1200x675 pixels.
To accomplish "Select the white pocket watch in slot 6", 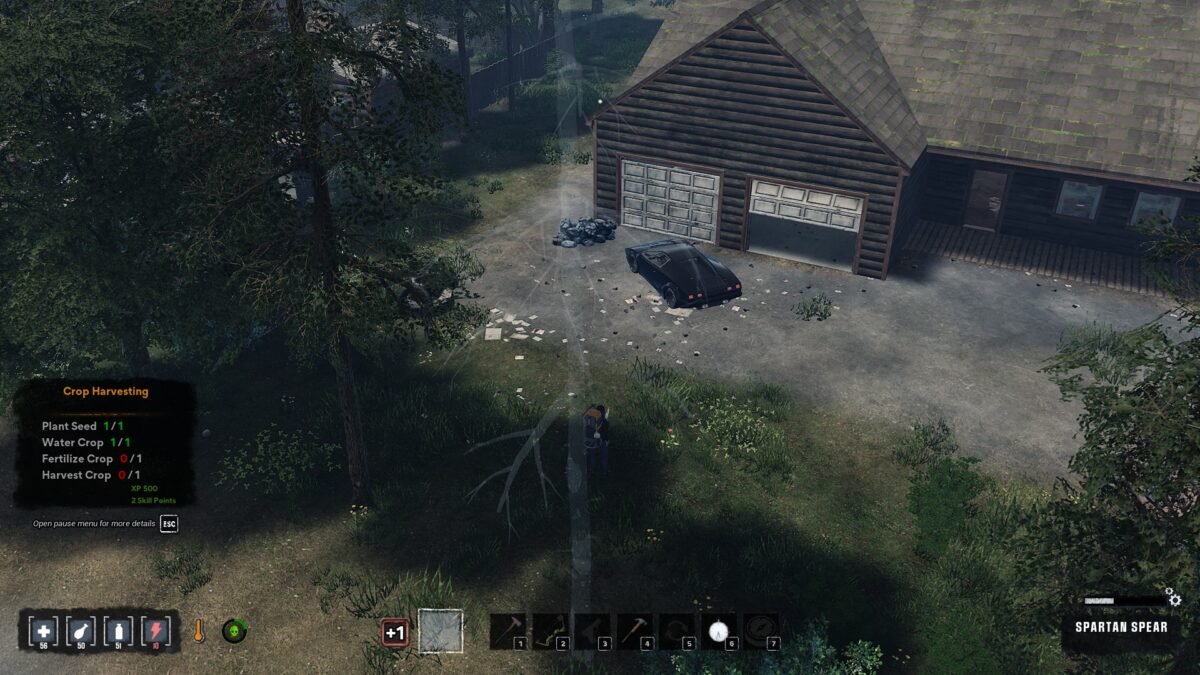I will pos(719,631).
